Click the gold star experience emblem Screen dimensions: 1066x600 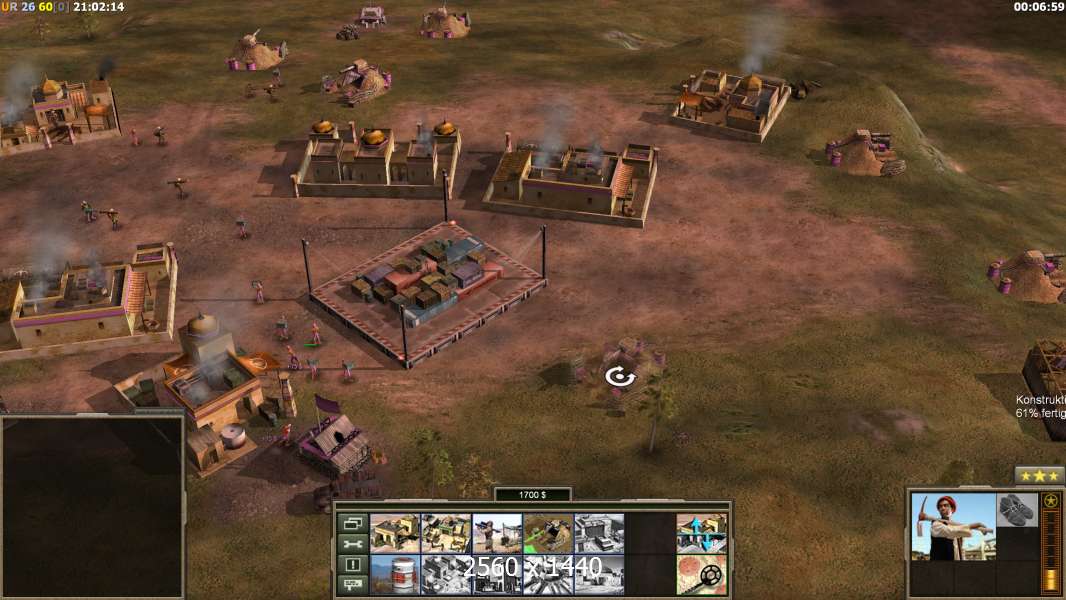coord(1050,501)
